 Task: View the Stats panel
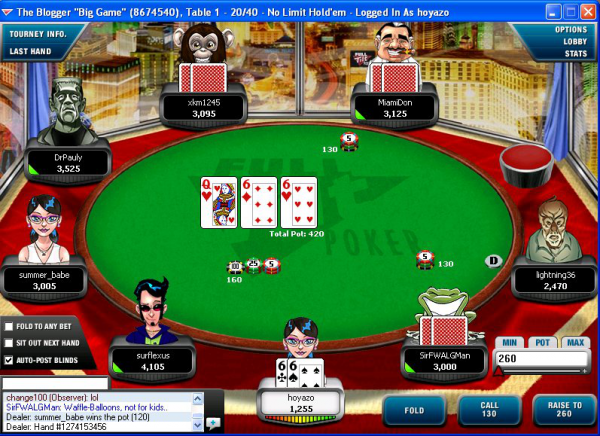(x=575, y=53)
